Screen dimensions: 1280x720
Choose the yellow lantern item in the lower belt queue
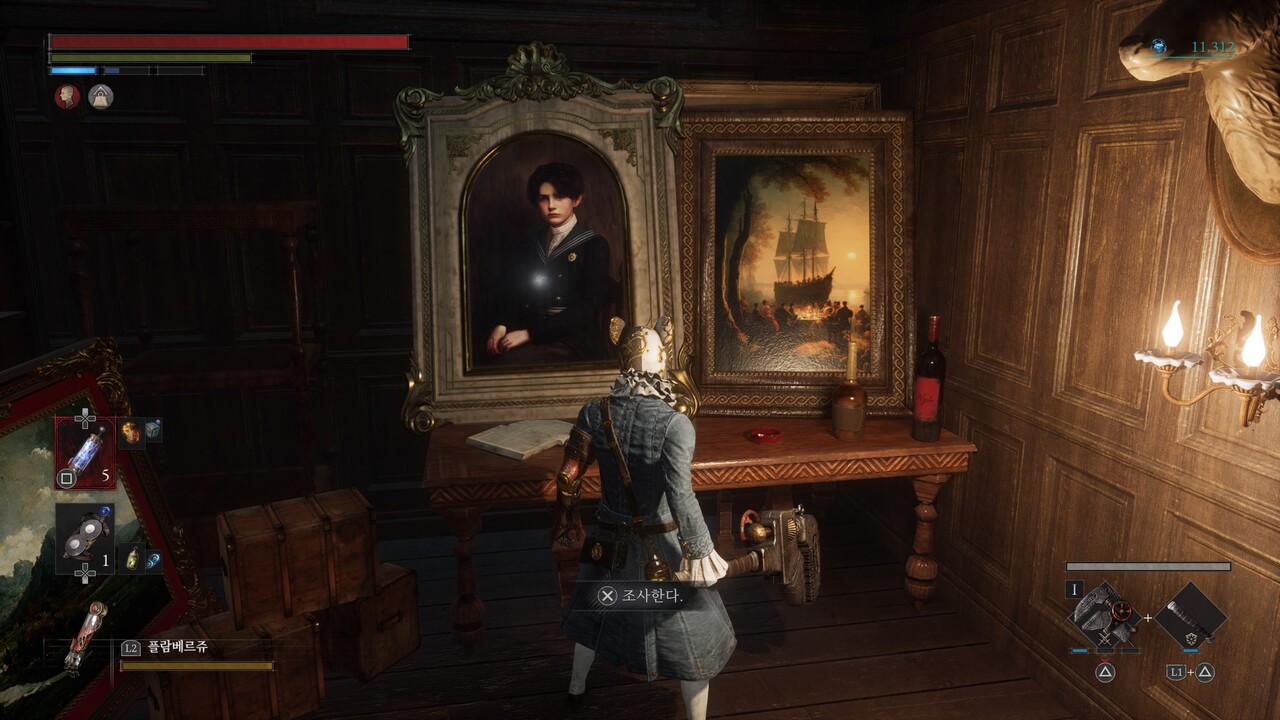[x=133, y=559]
